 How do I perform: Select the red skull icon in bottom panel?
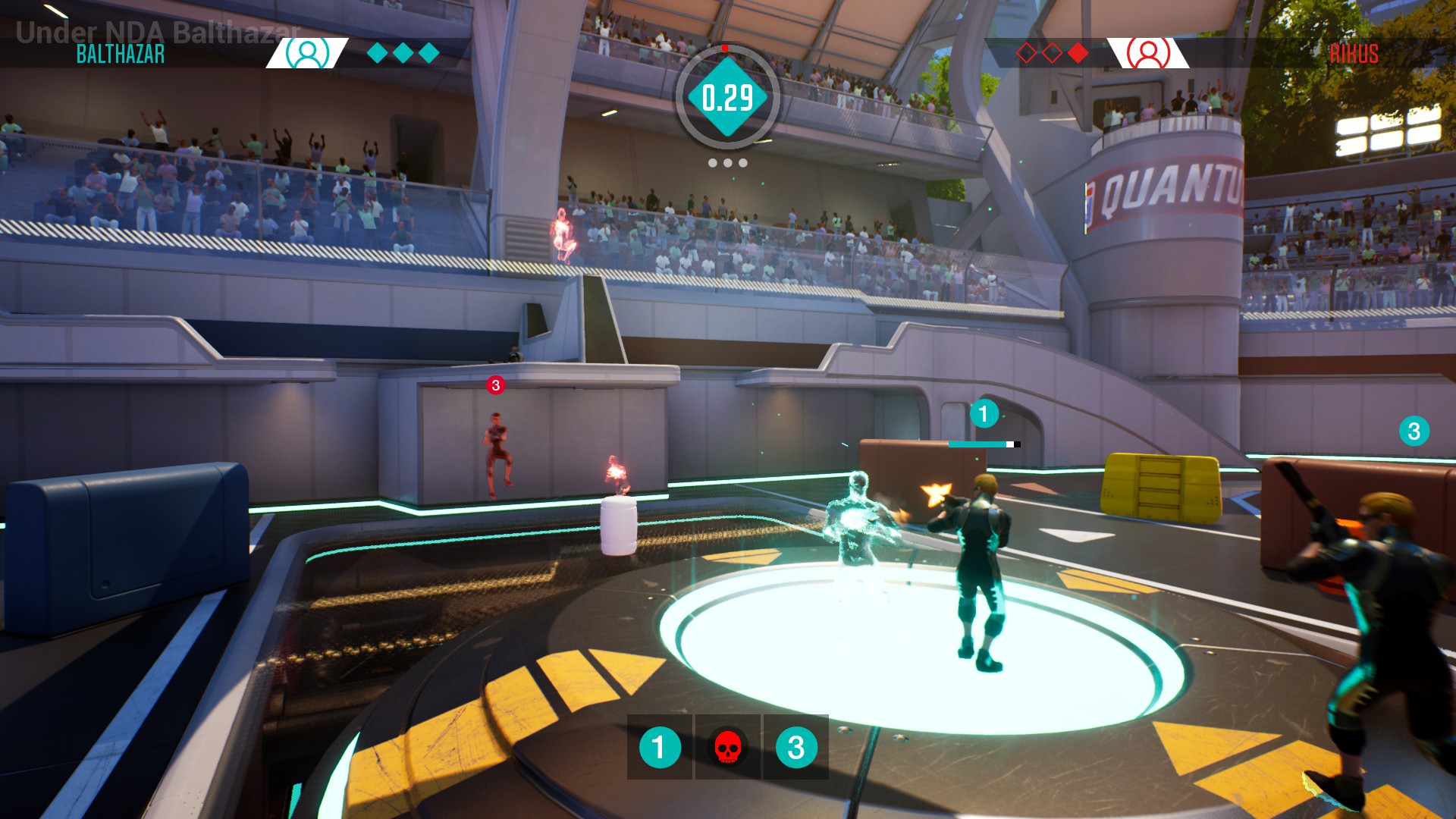click(x=728, y=747)
